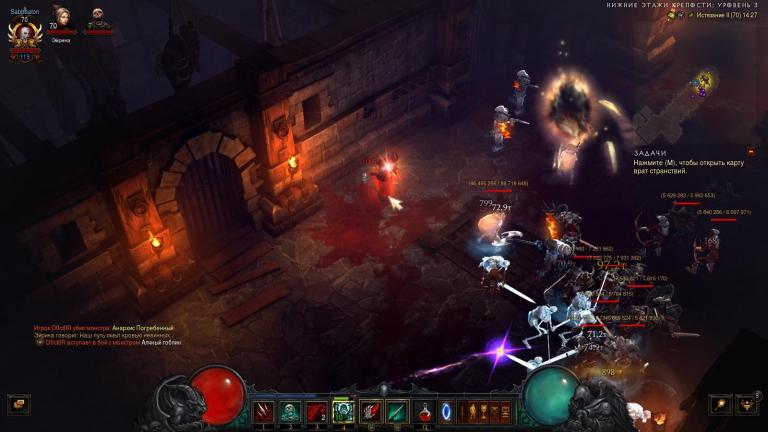This screenshot has height=432, width=768.
Task: Click the Sabbaton player portrait
Action: (x=21, y=36)
